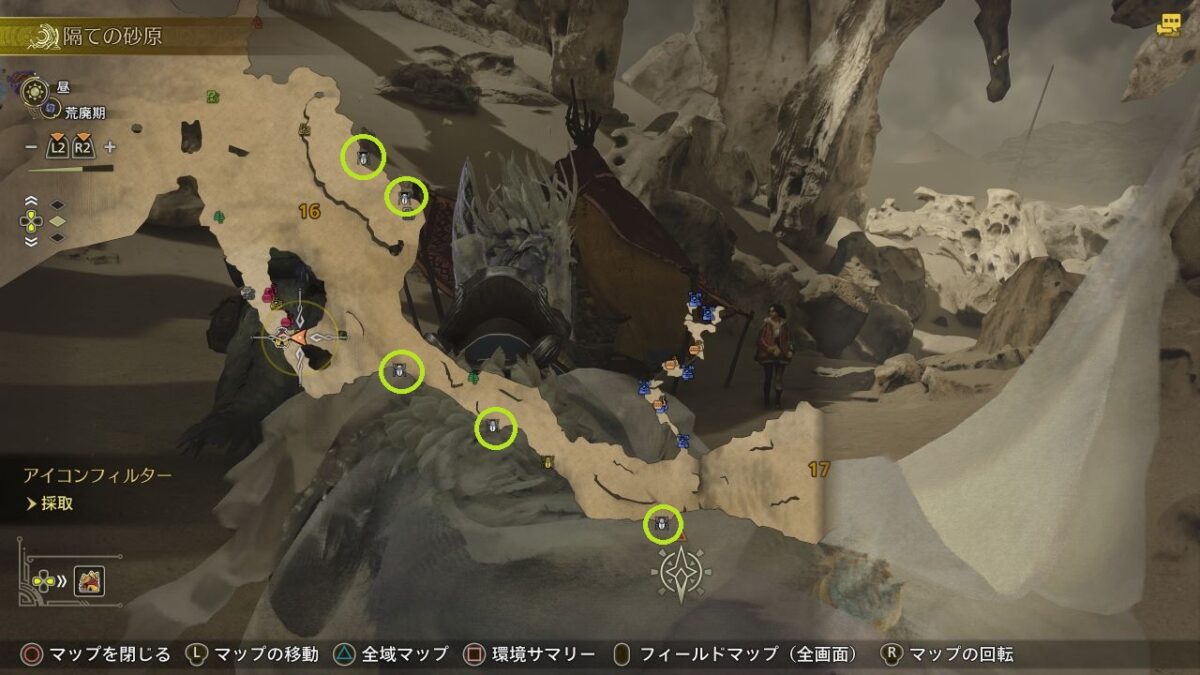Select area 16 label on the map
Screen dimensions: 1200x675
[309, 211]
